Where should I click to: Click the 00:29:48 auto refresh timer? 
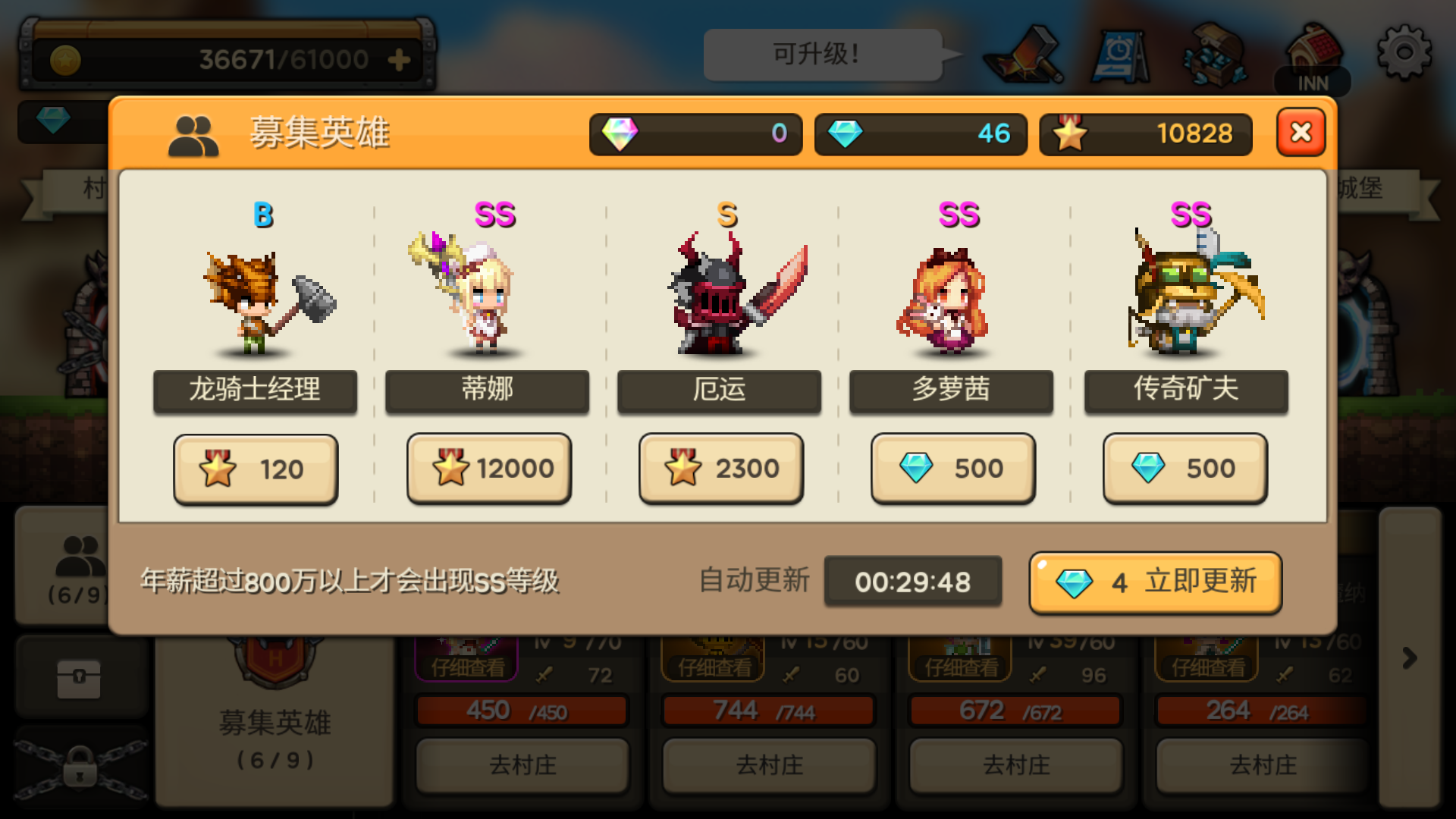click(913, 582)
